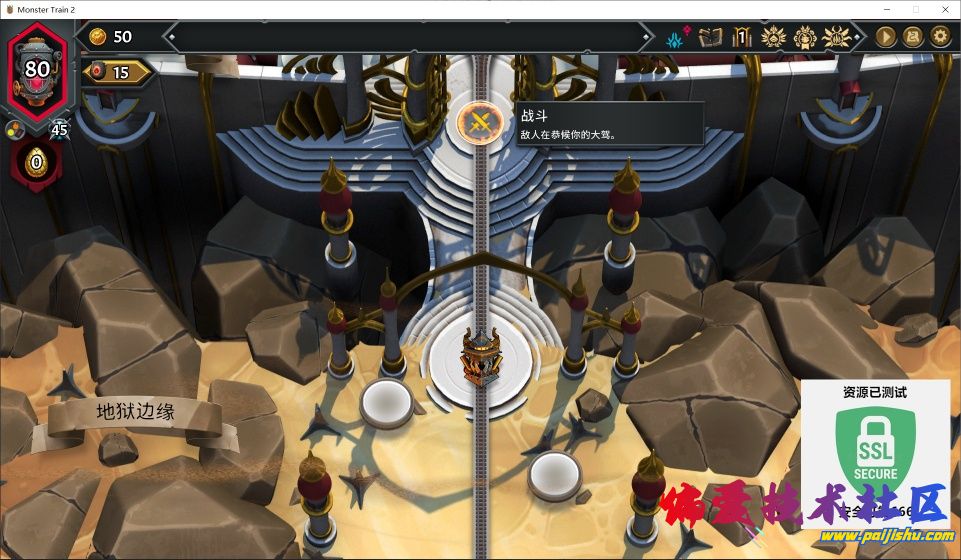Open the settings gear menu
Screen dimensions: 961x560
click(x=940, y=37)
